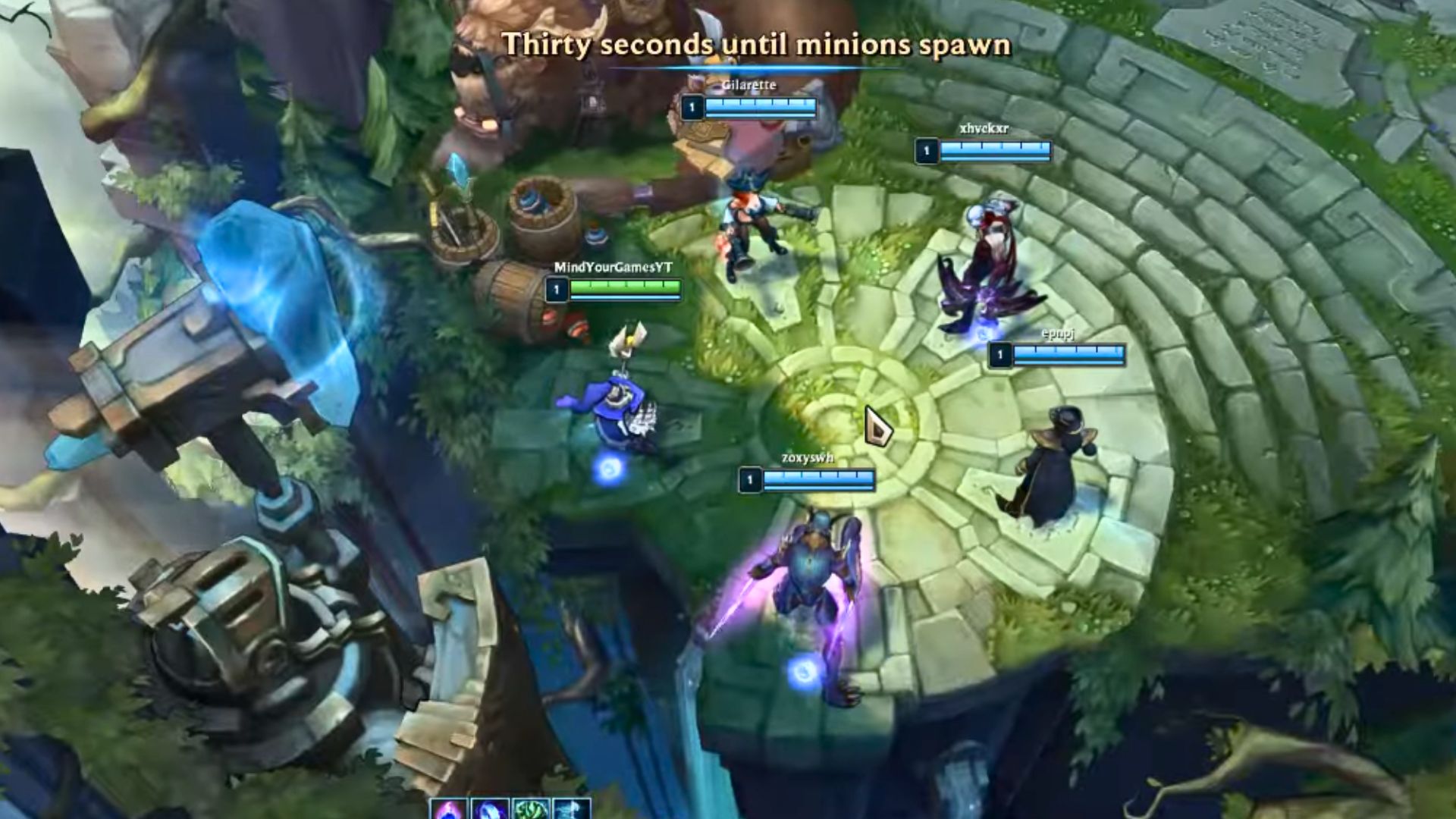Activate the pink and purple flame ability

(448, 810)
